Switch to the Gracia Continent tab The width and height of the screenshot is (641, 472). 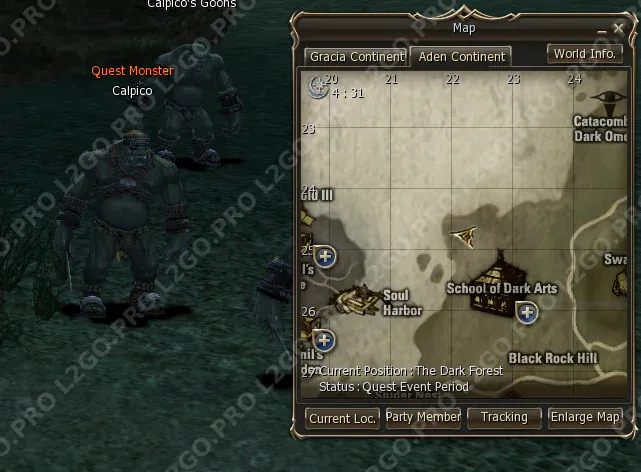pyautogui.click(x=356, y=57)
